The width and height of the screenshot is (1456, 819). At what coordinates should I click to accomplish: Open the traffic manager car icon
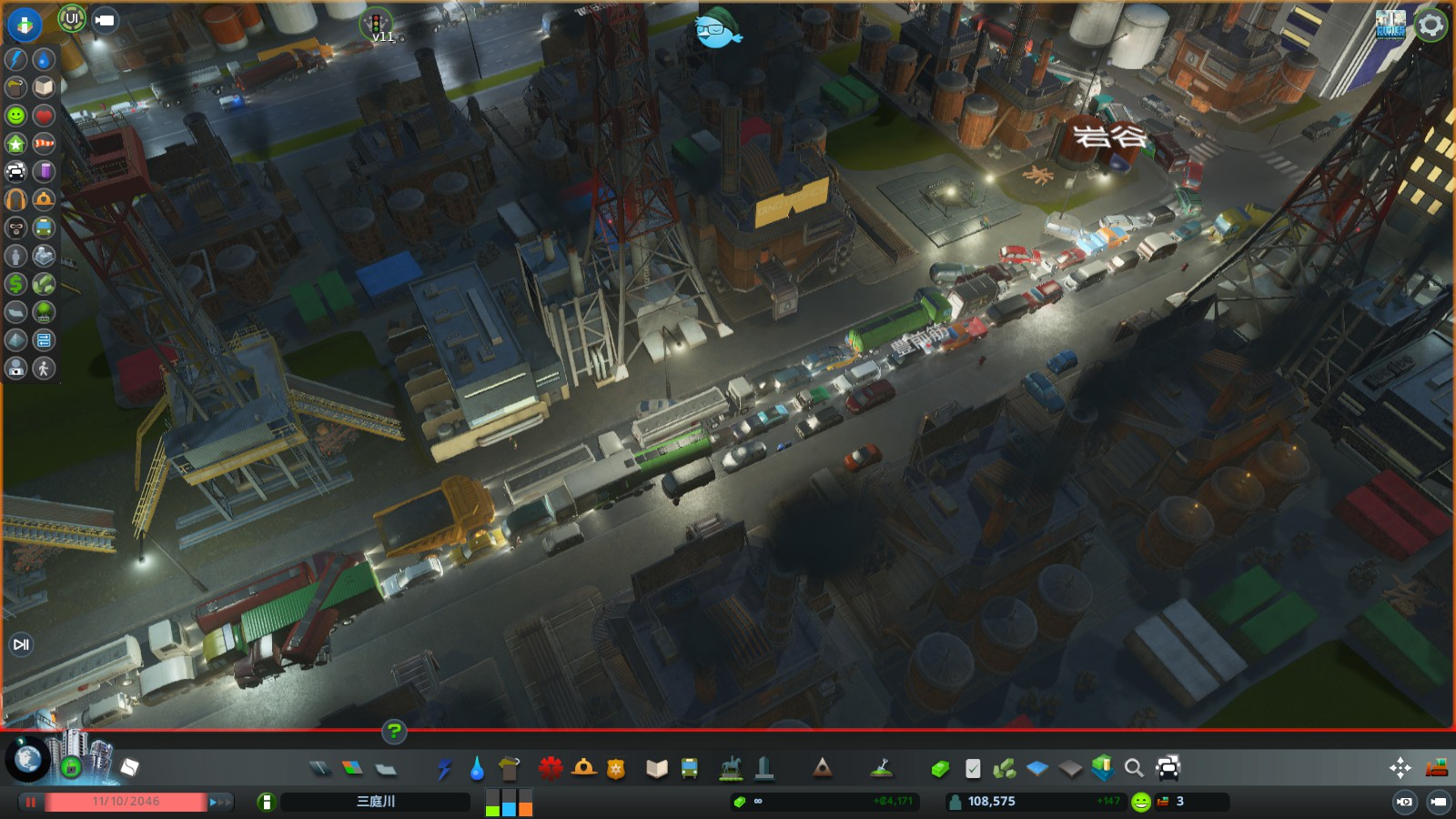click(1168, 768)
